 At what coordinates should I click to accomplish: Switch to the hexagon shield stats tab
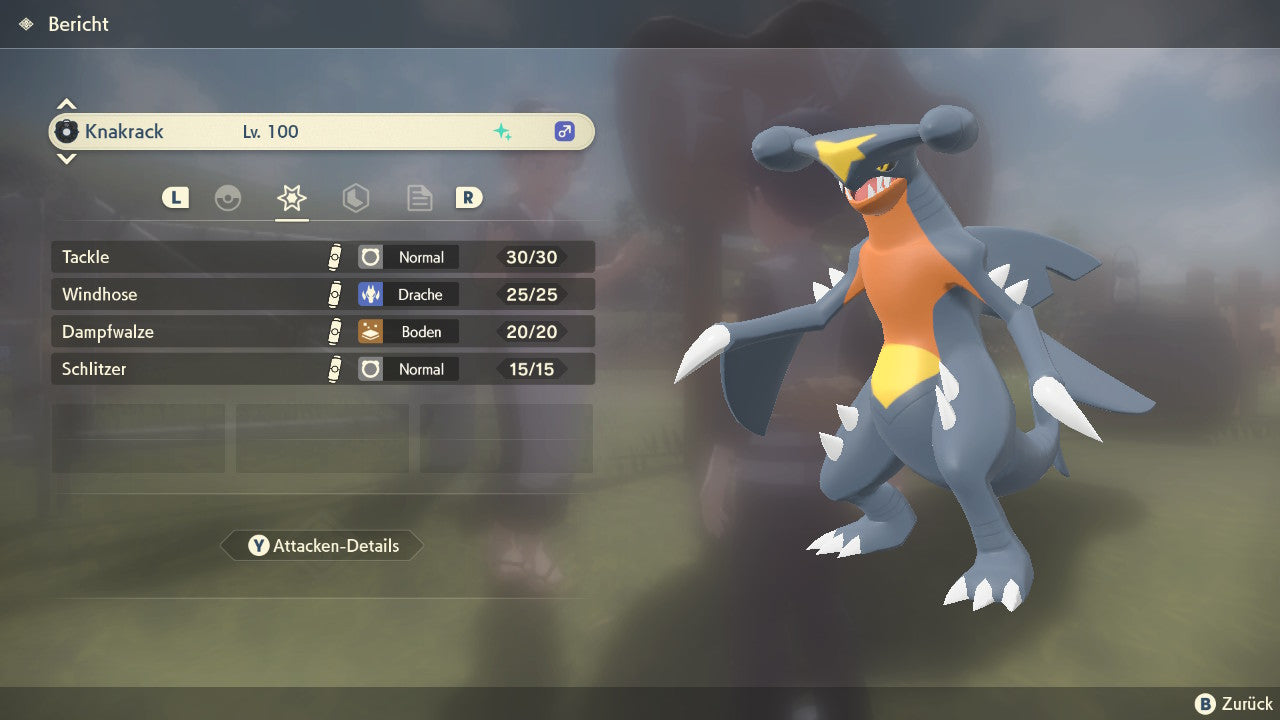[356, 198]
